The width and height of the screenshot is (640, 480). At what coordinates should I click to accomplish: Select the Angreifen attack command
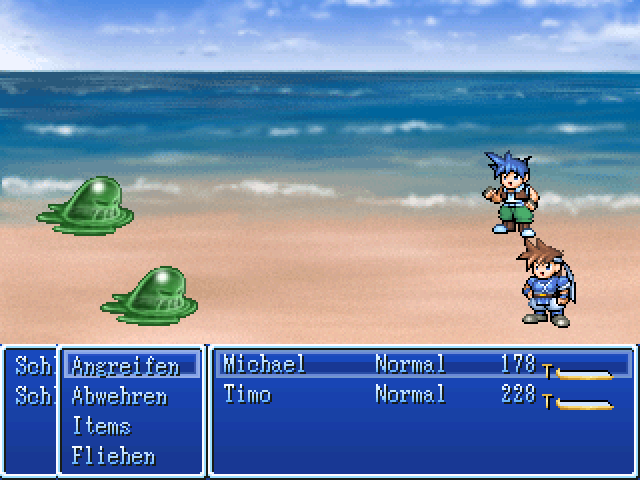coord(125,366)
